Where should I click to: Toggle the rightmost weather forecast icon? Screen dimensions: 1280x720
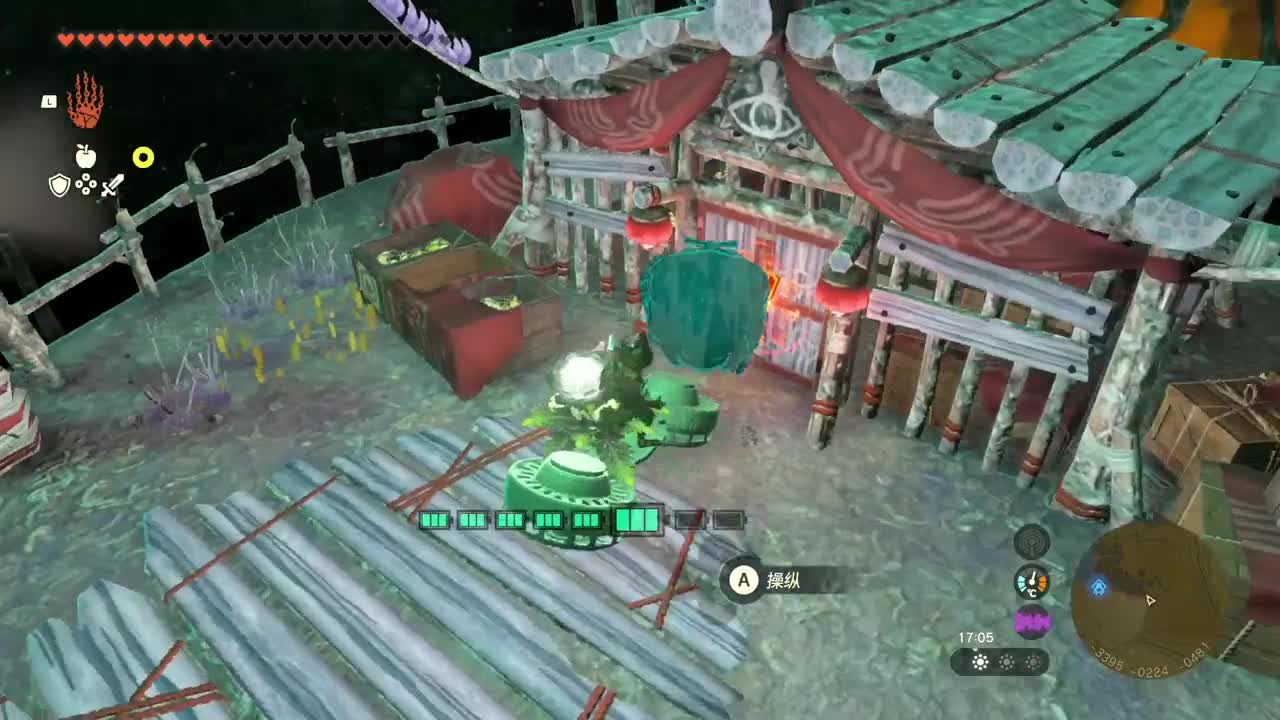click(x=1031, y=662)
